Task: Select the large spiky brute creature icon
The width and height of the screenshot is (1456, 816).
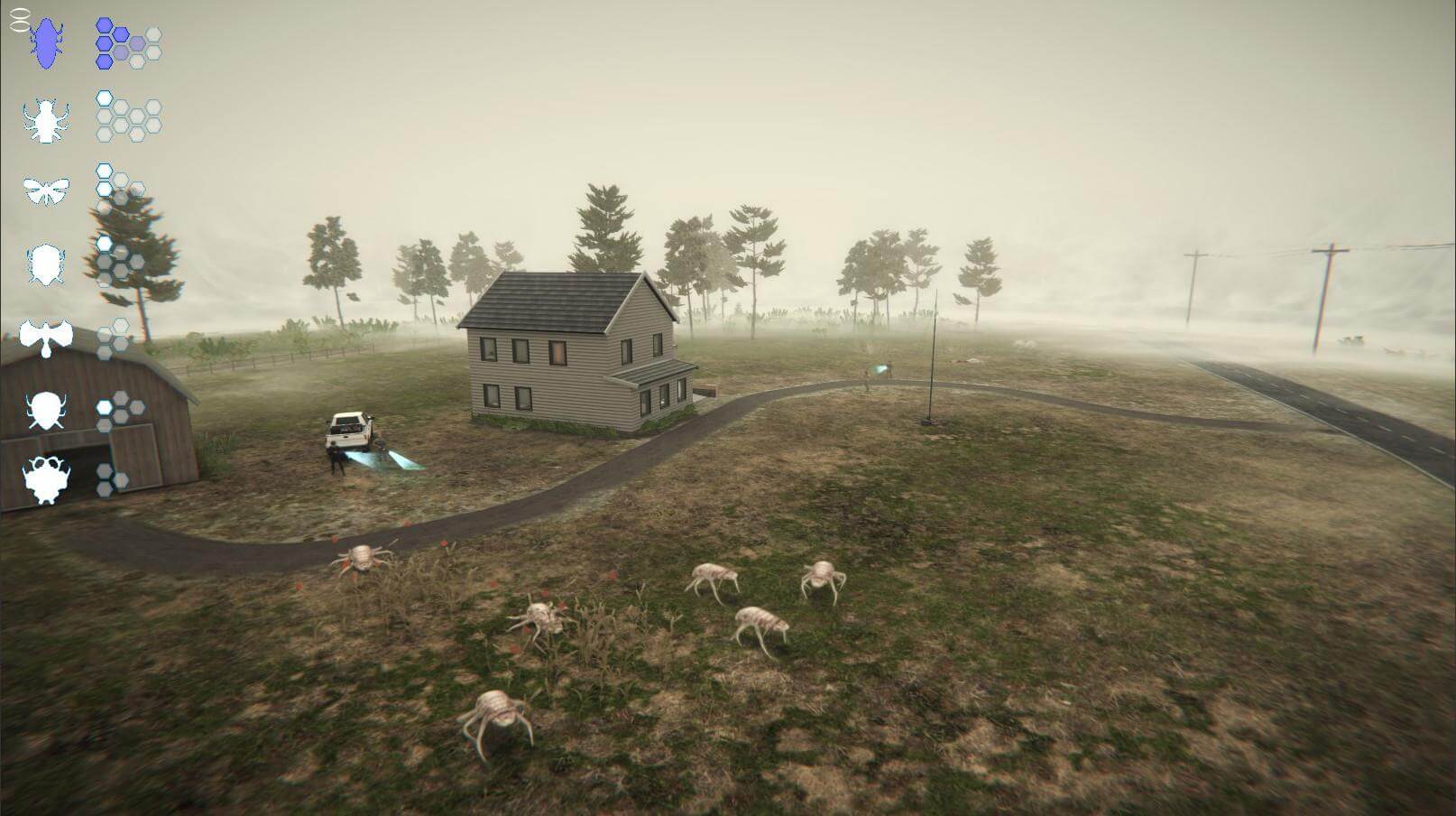Action: [x=45, y=479]
